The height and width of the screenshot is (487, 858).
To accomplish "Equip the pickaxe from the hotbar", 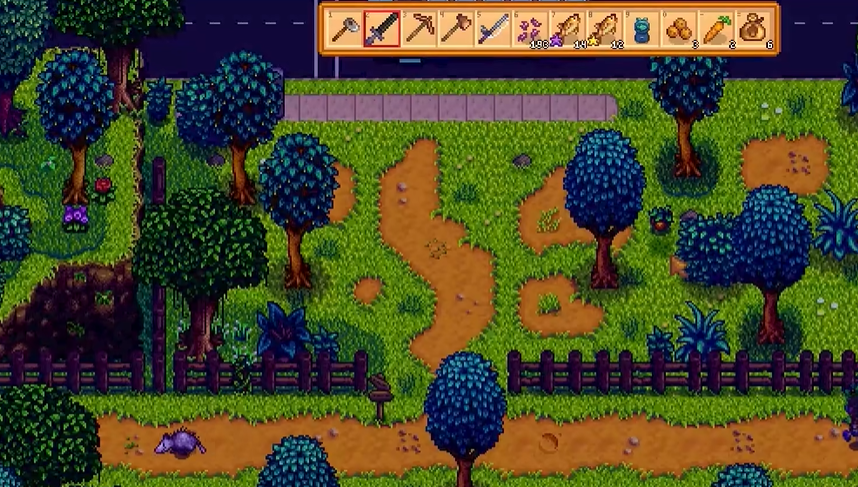I will [x=419, y=29].
